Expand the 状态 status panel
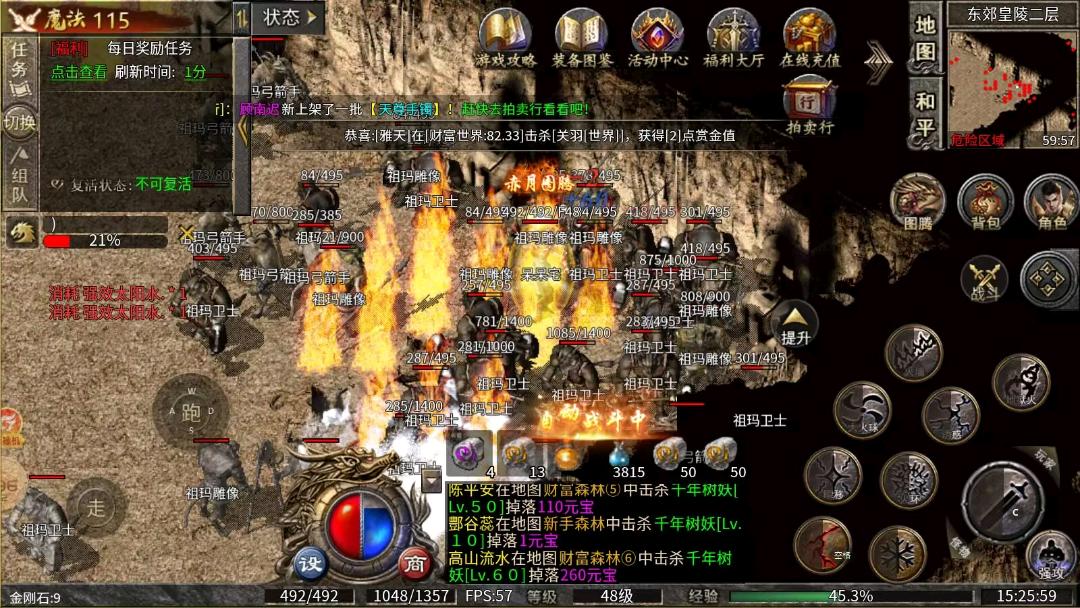Image resolution: width=1080 pixels, height=608 pixels. point(290,17)
